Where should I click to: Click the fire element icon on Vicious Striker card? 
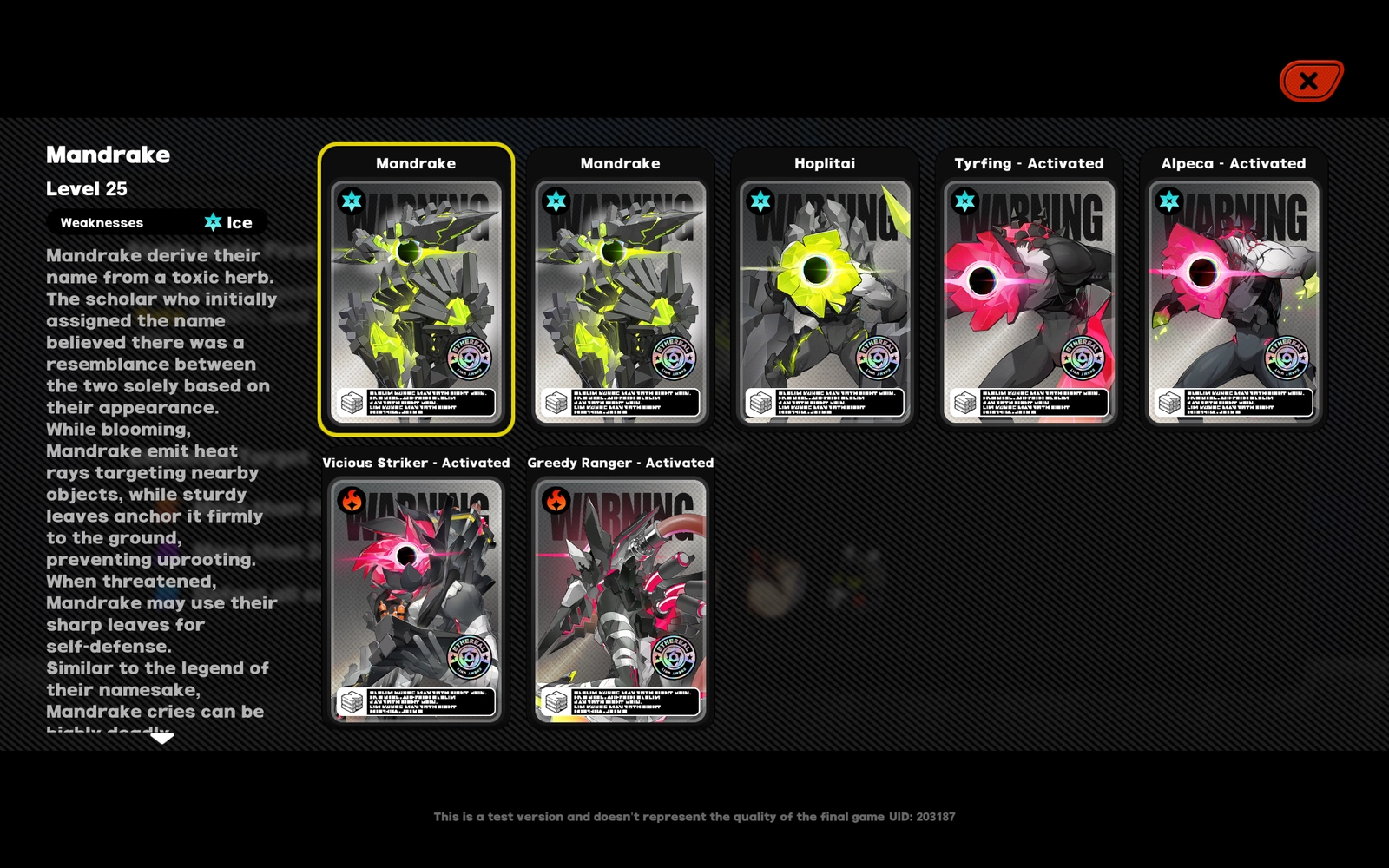pyautogui.click(x=350, y=500)
